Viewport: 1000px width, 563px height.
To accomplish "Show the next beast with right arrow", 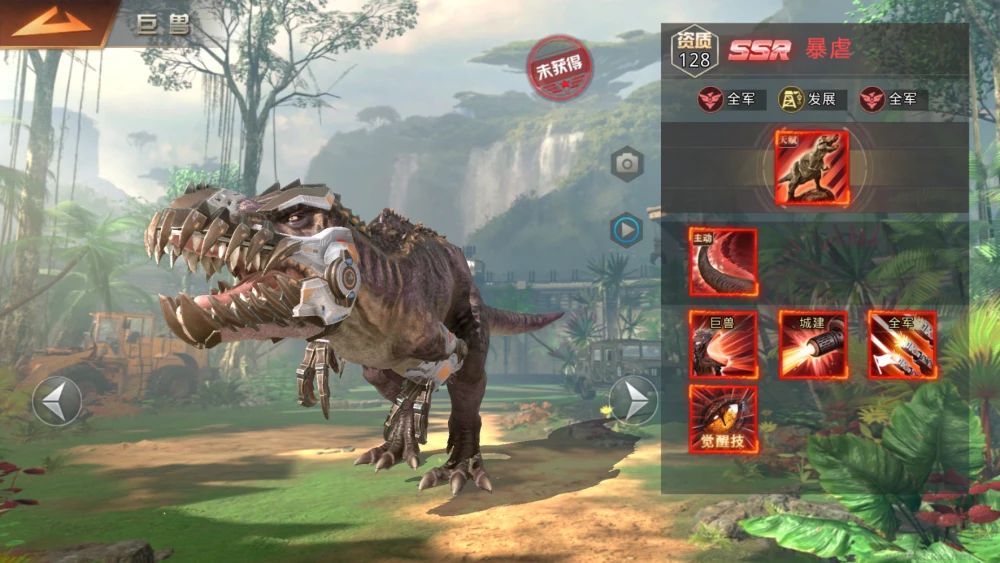I will coord(633,401).
